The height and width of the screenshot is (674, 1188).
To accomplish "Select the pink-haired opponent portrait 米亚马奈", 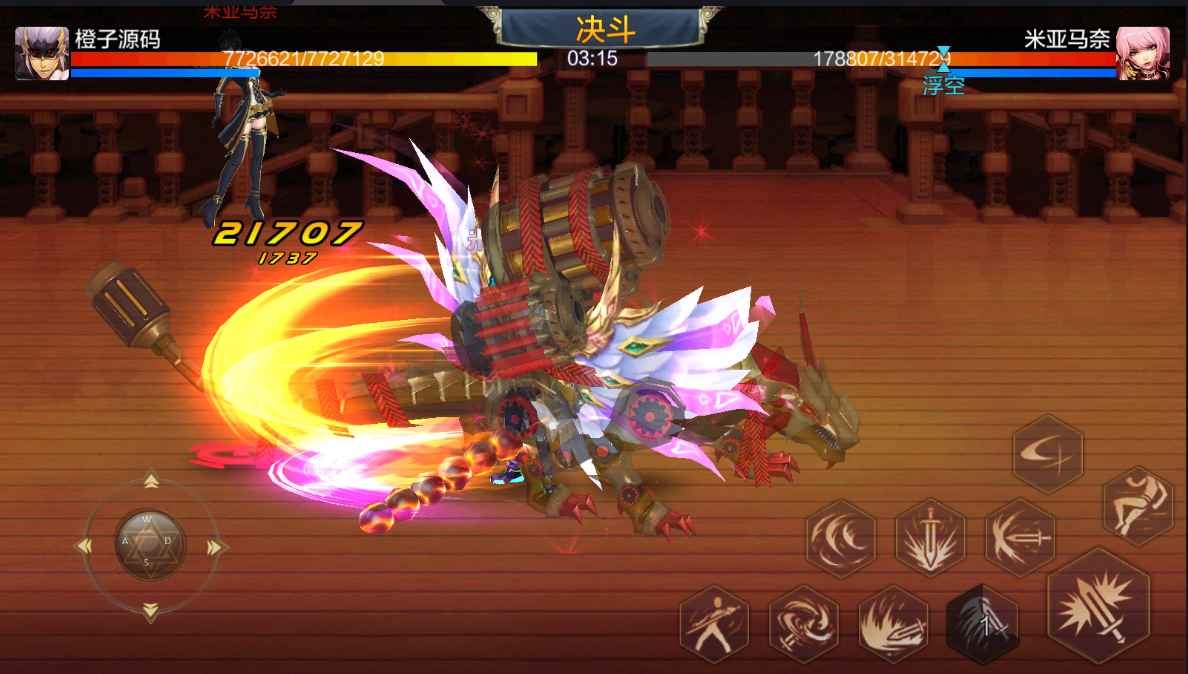I will [x=1143, y=53].
